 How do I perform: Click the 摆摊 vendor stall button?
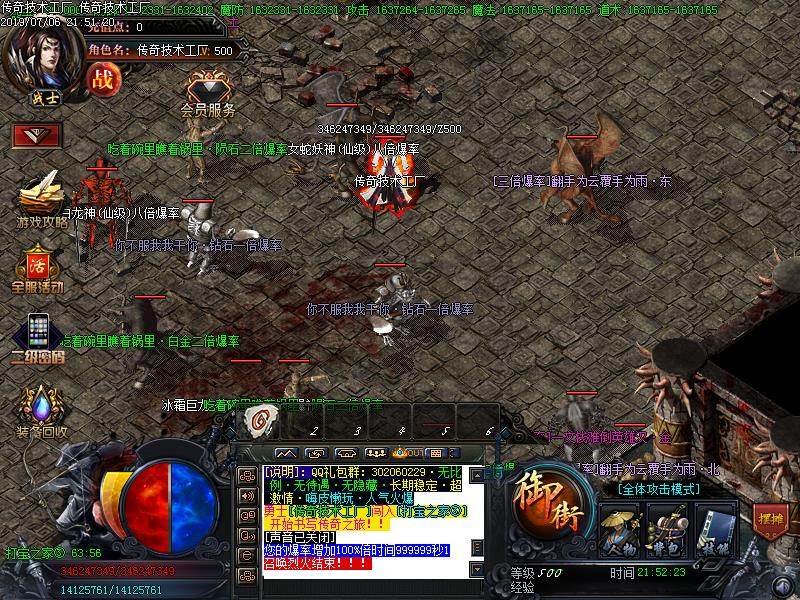(771, 520)
